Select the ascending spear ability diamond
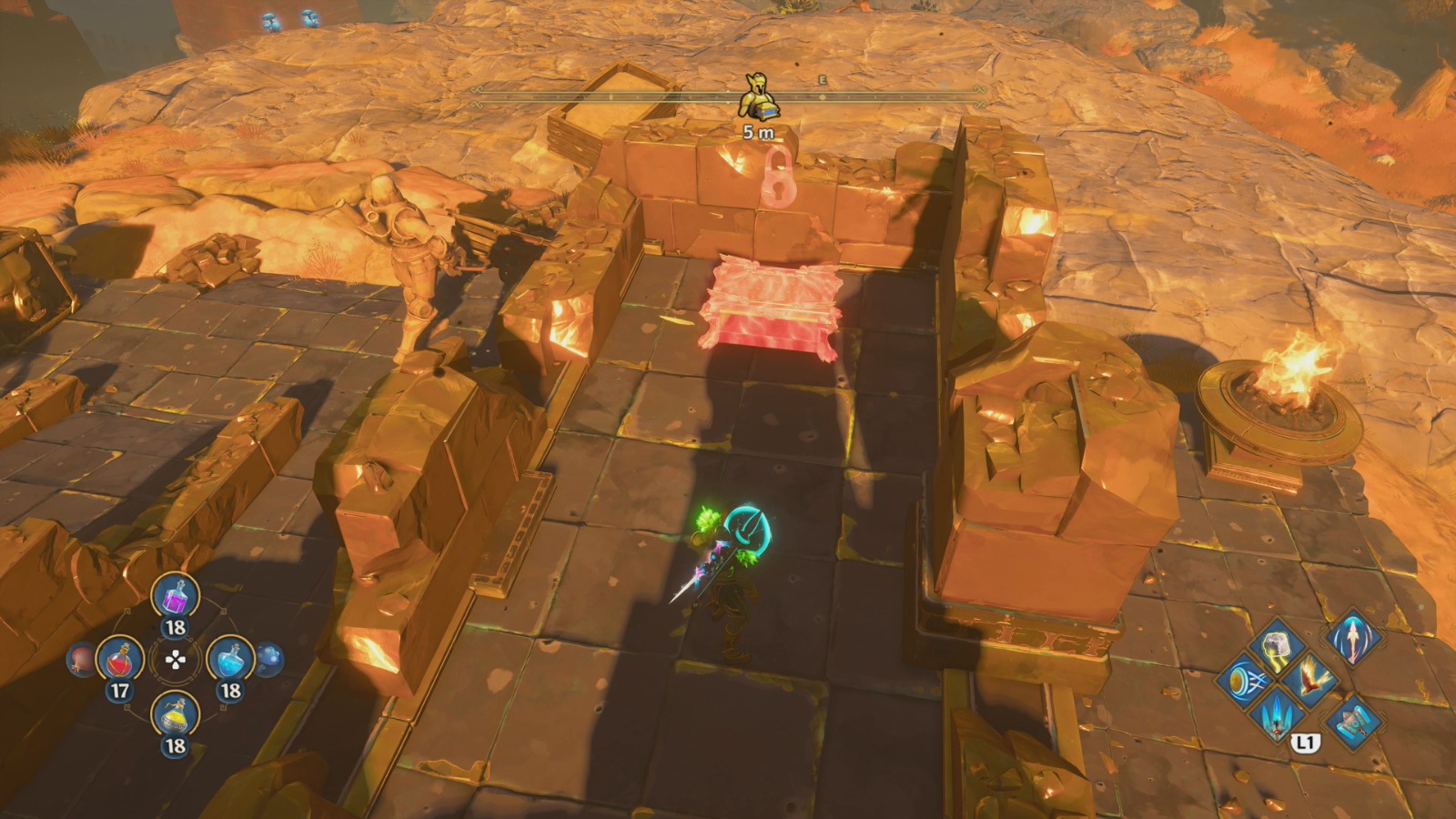The height and width of the screenshot is (819, 1456). click(x=1352, y=640)
